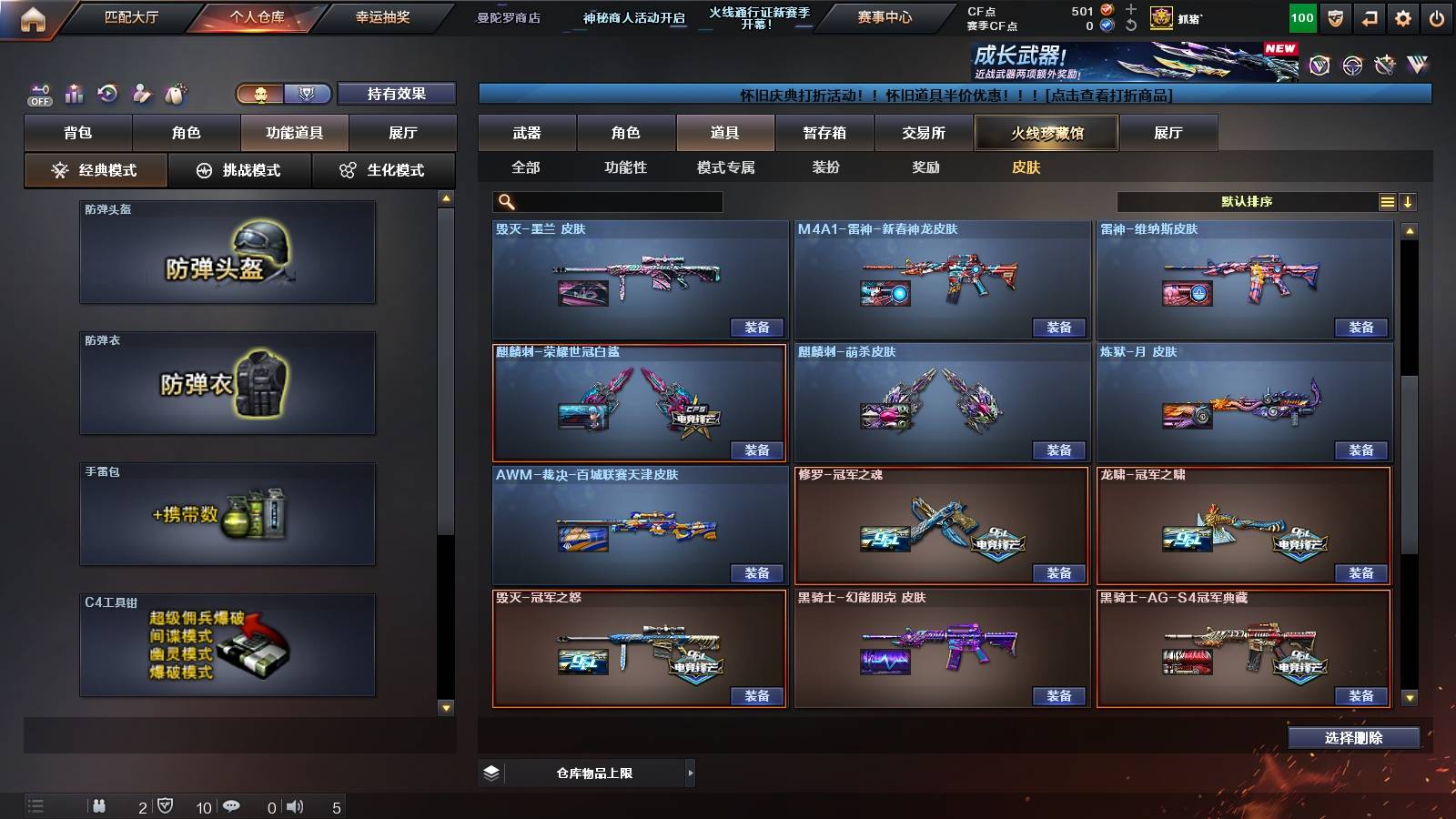Switch to the 火线珍藏馆 tab

[1047, 132]
